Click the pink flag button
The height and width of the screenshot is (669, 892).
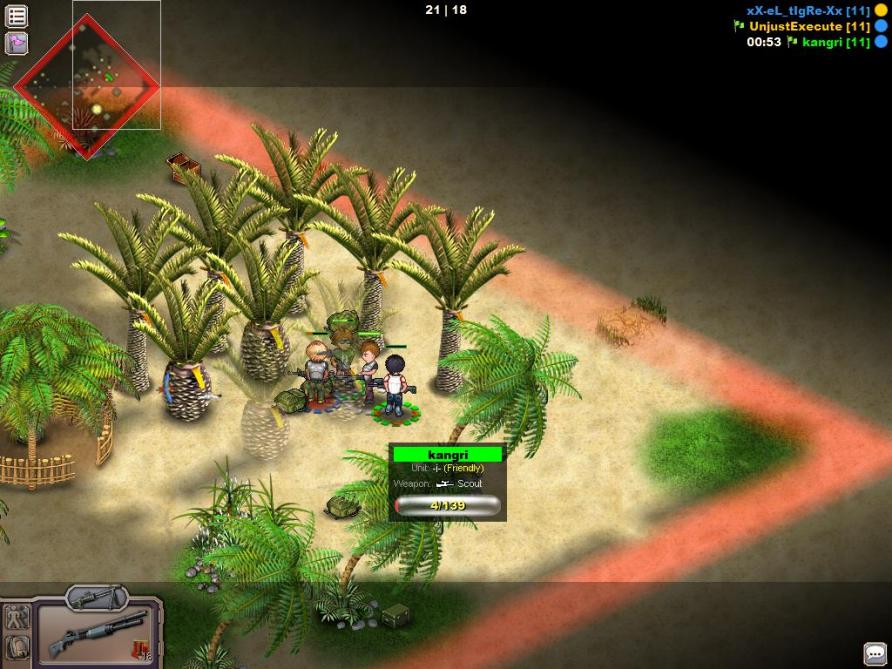(17, 43)
